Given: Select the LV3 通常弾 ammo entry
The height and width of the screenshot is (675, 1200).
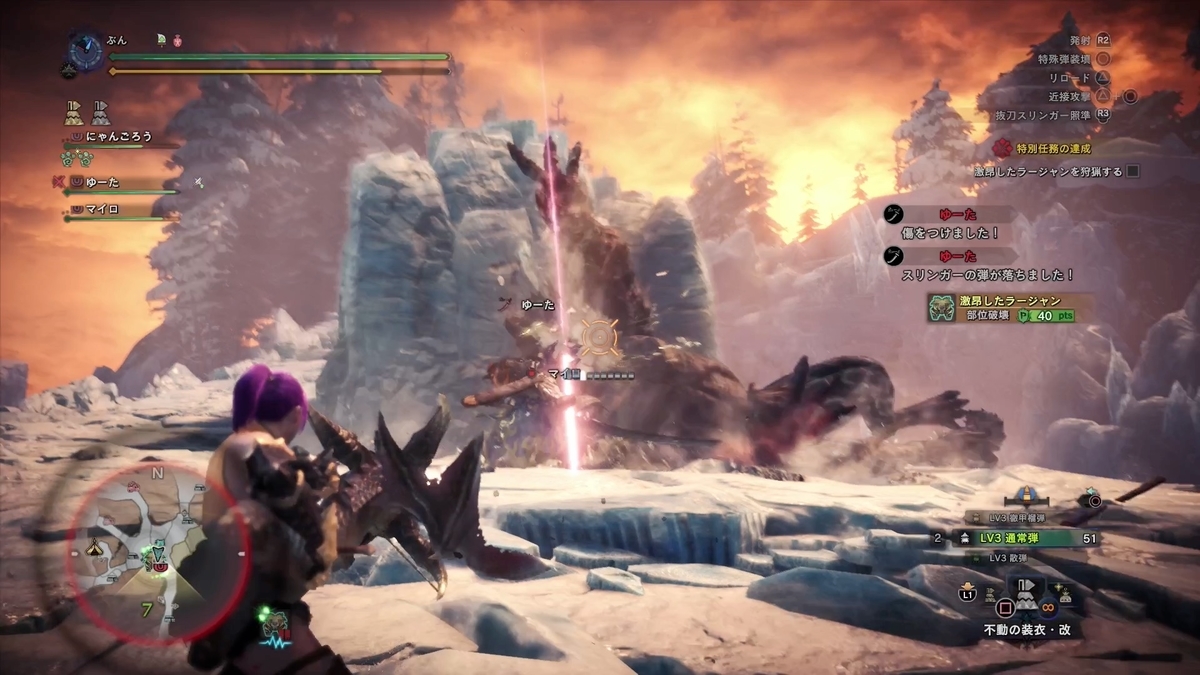Looking at the screenshot, I should [x=1020, y=538].
